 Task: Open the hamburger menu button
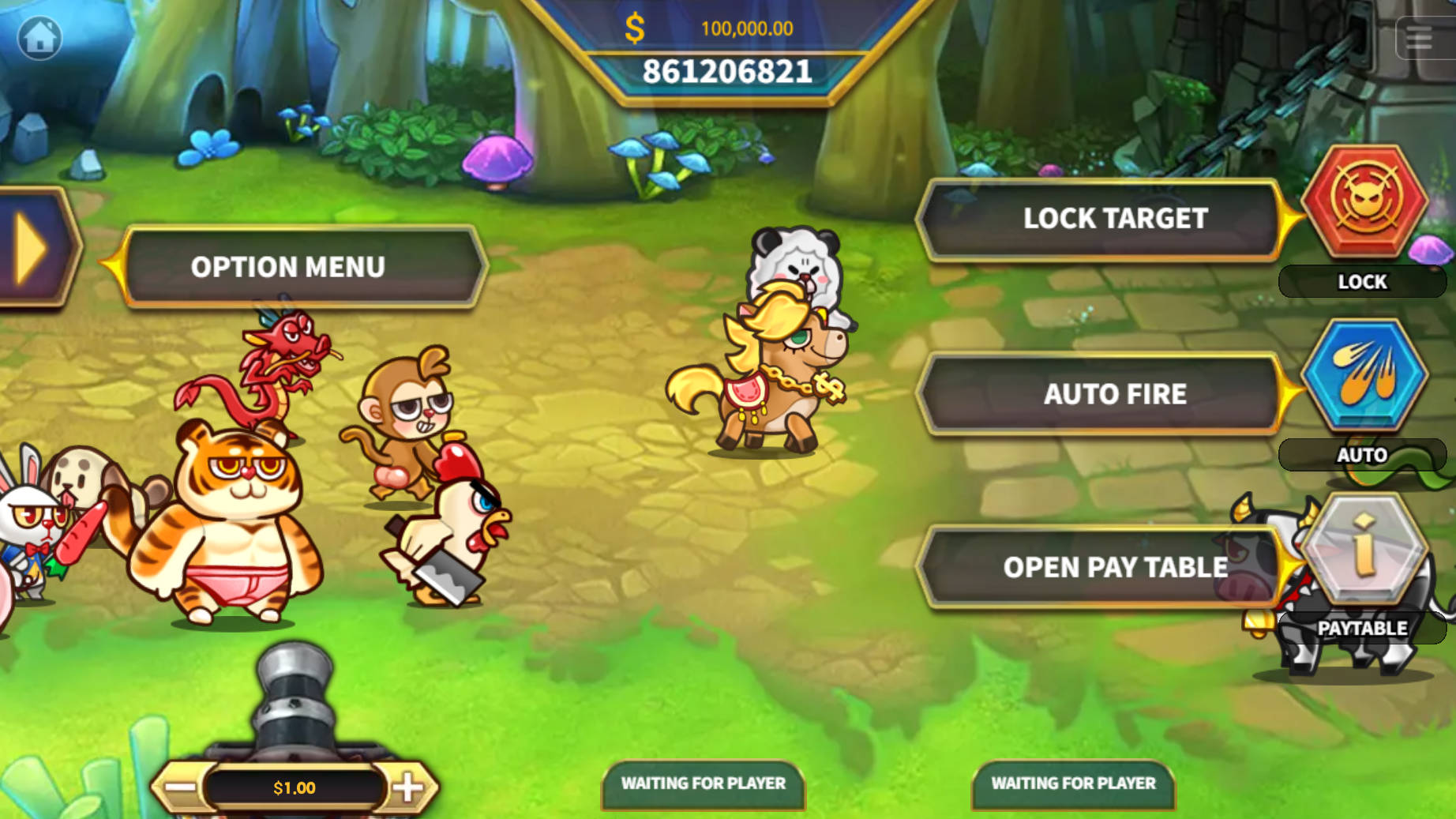1420,37
